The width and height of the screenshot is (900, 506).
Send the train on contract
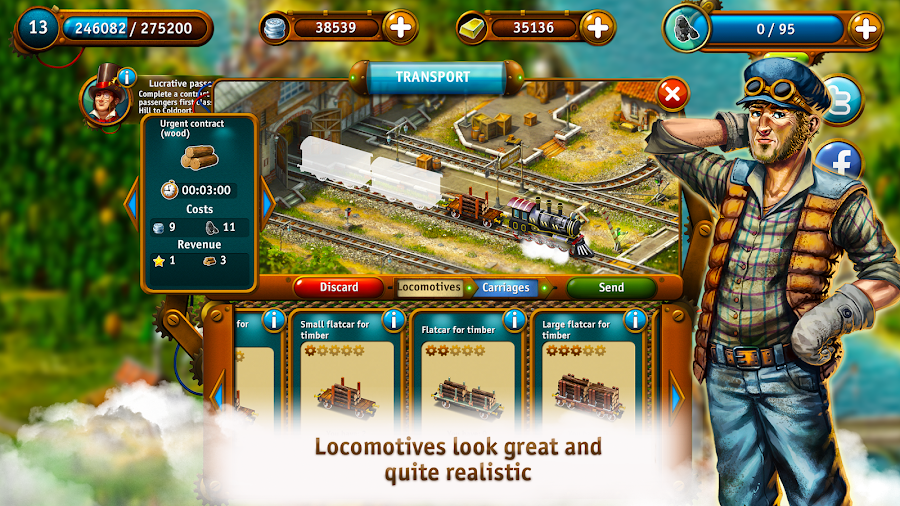611,287
